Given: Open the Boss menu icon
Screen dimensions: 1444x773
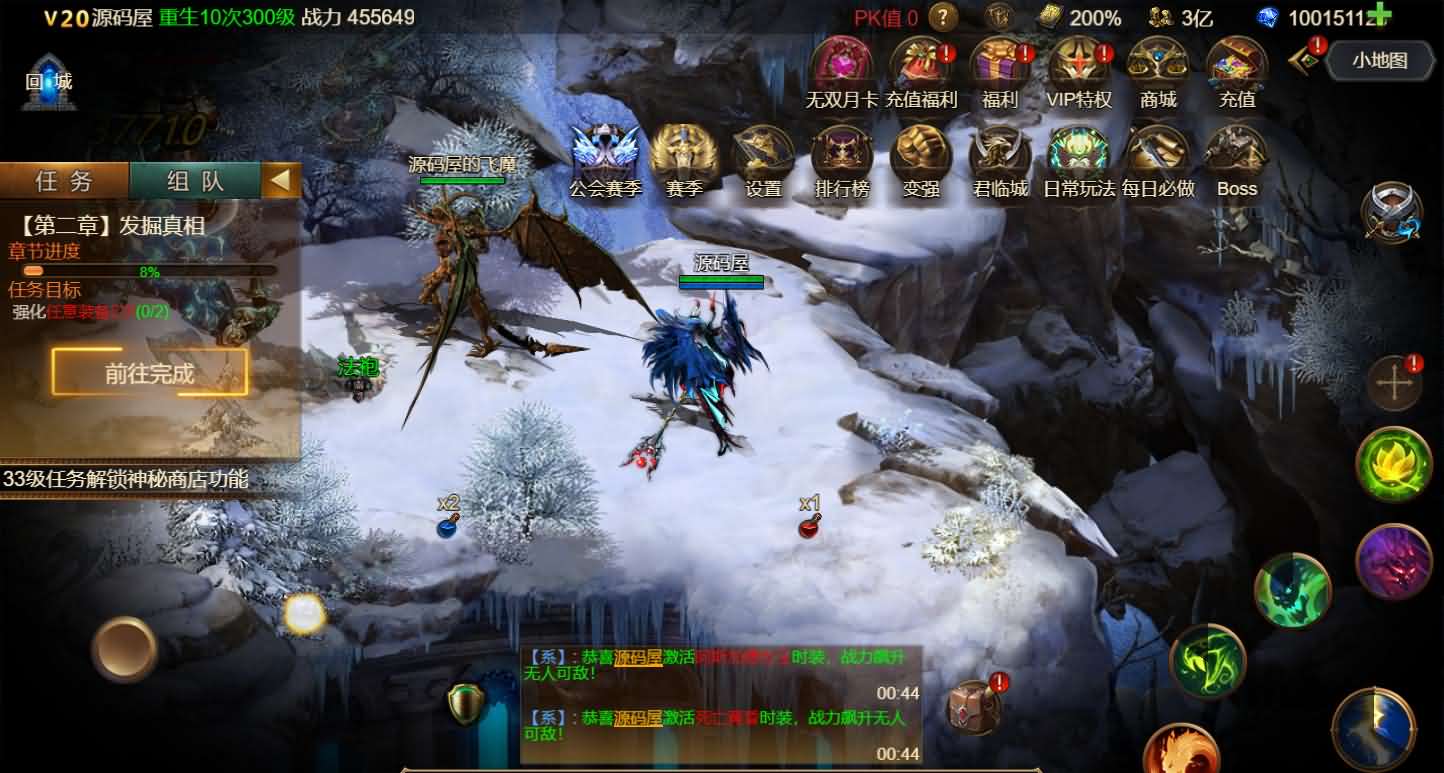Looking at the screenshot, I should point(1237,156).
